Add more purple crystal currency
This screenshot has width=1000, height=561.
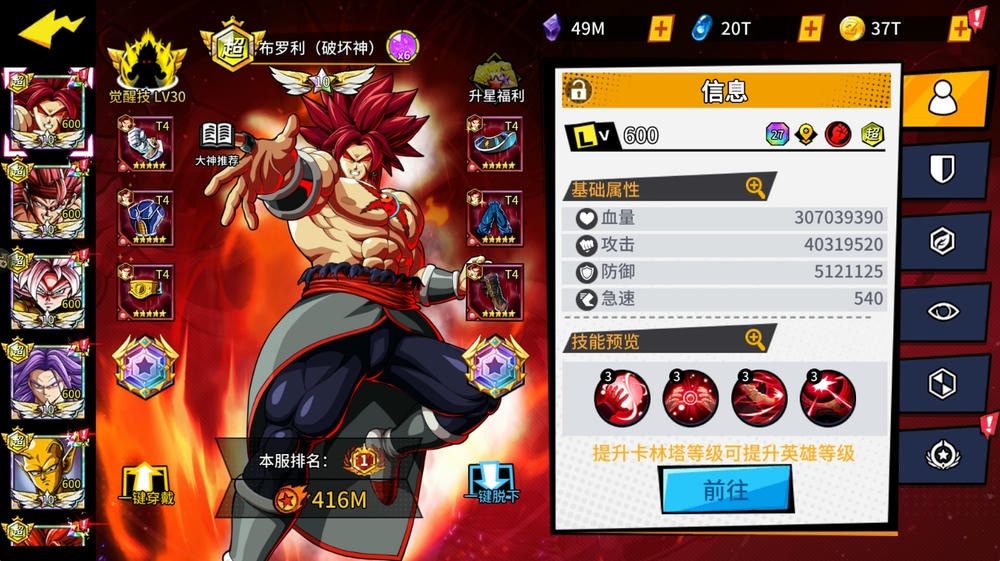pyautogui.click(x=660, y=28)
